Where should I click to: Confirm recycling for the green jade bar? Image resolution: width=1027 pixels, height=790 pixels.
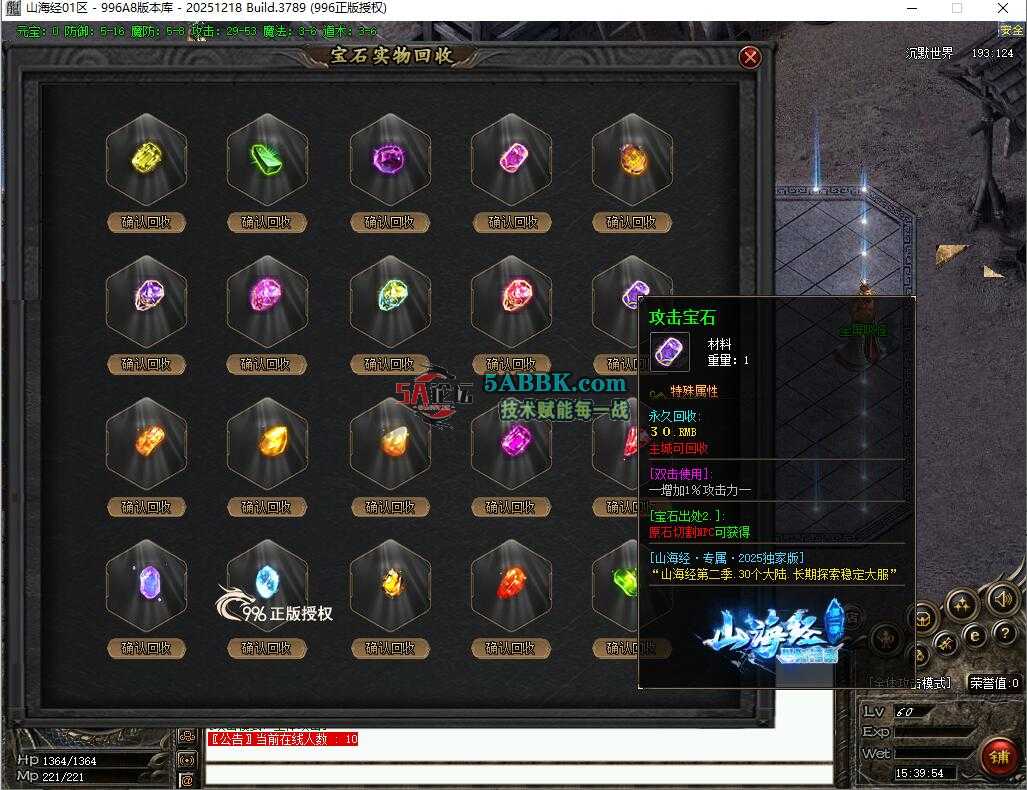coord(267,222)
